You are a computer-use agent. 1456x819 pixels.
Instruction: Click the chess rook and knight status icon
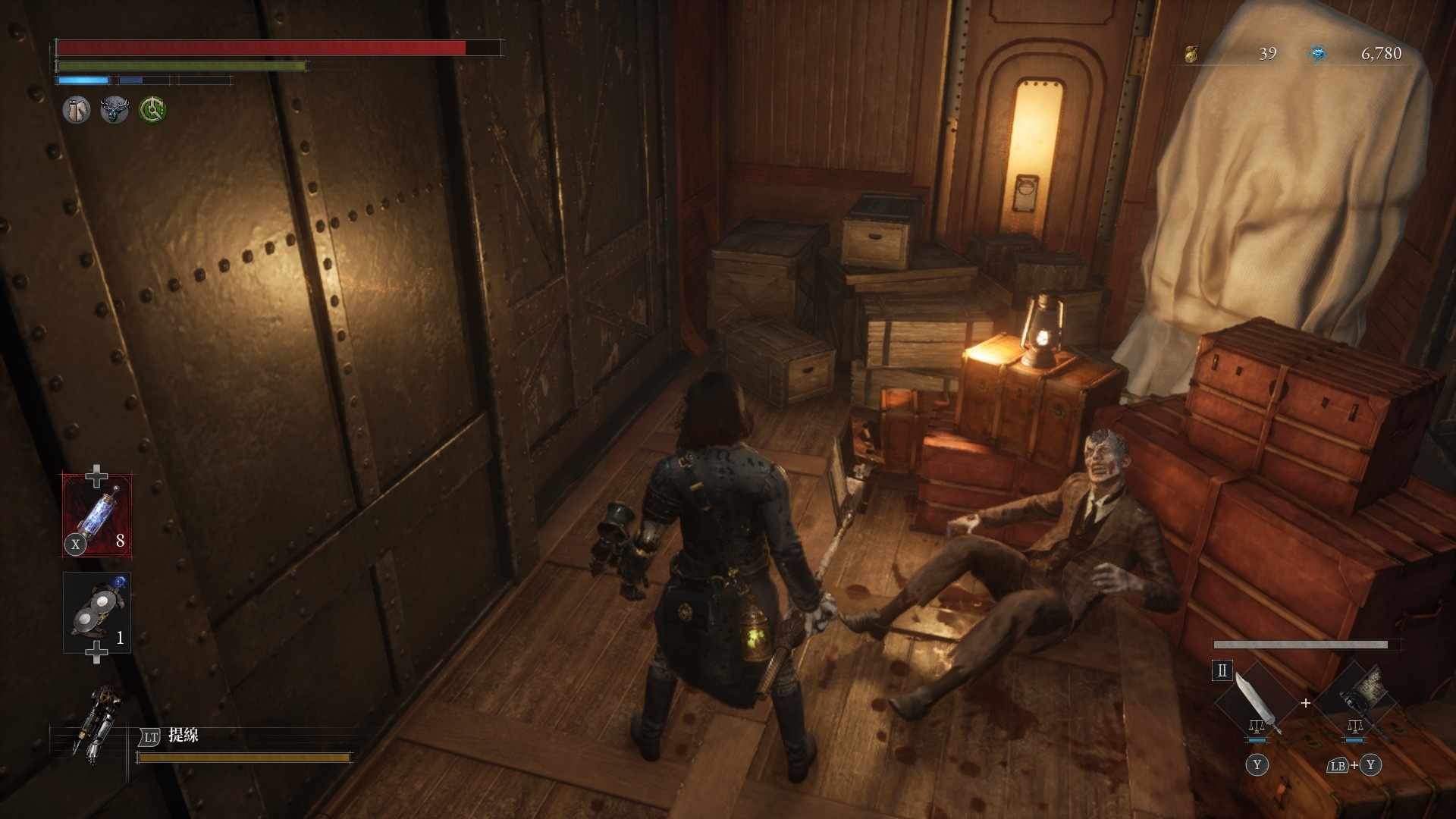pos(76,111)
